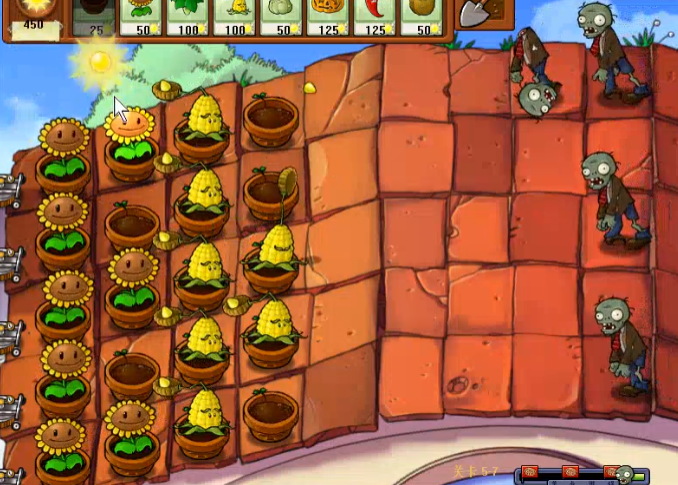
Task: Select the Jalapeno seed packet
Action: click(x=375, y=18)
